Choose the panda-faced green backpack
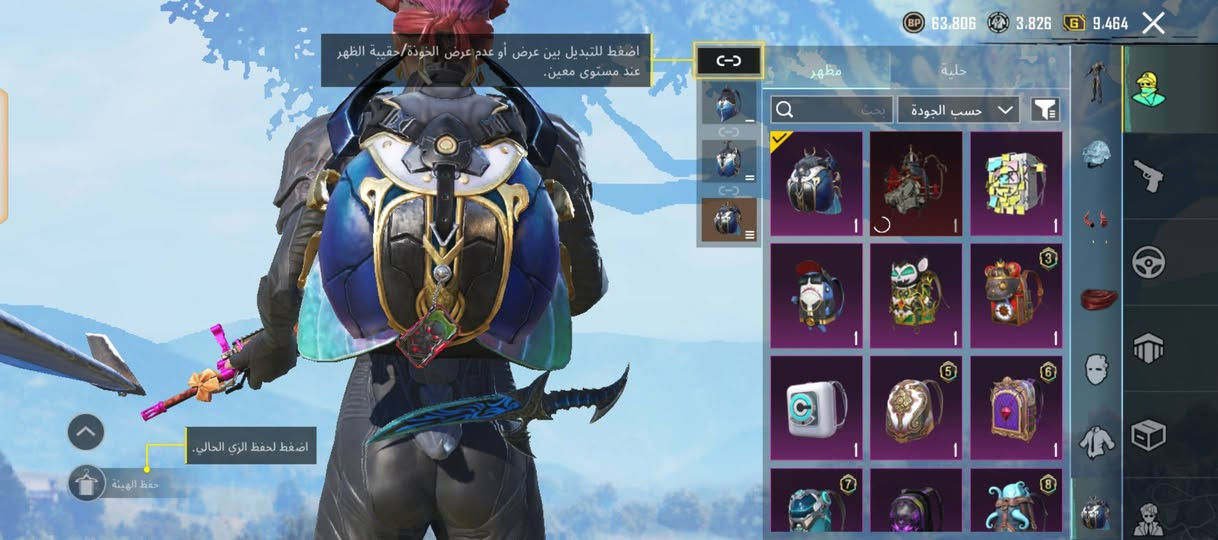The image size is (1218, 540). [916, 296]
